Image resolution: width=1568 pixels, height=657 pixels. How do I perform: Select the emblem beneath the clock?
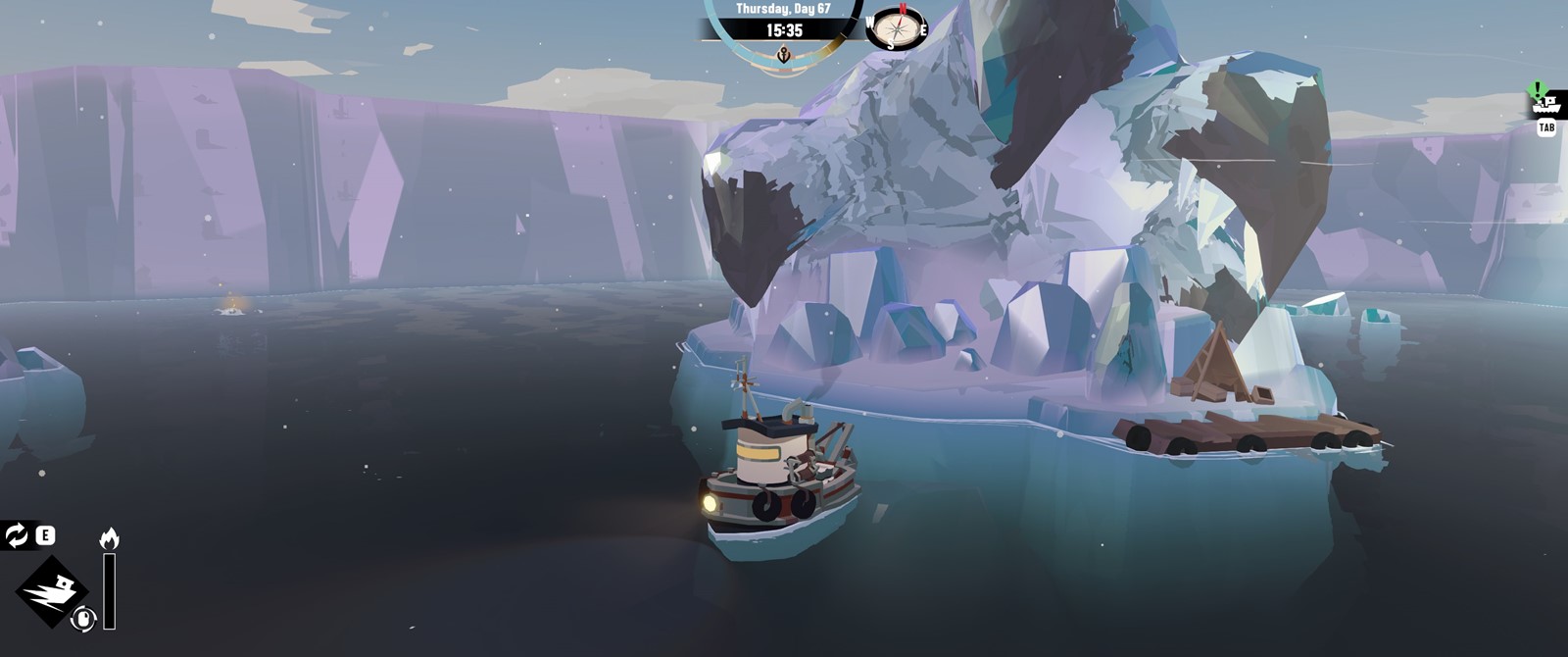click(783, 55)
